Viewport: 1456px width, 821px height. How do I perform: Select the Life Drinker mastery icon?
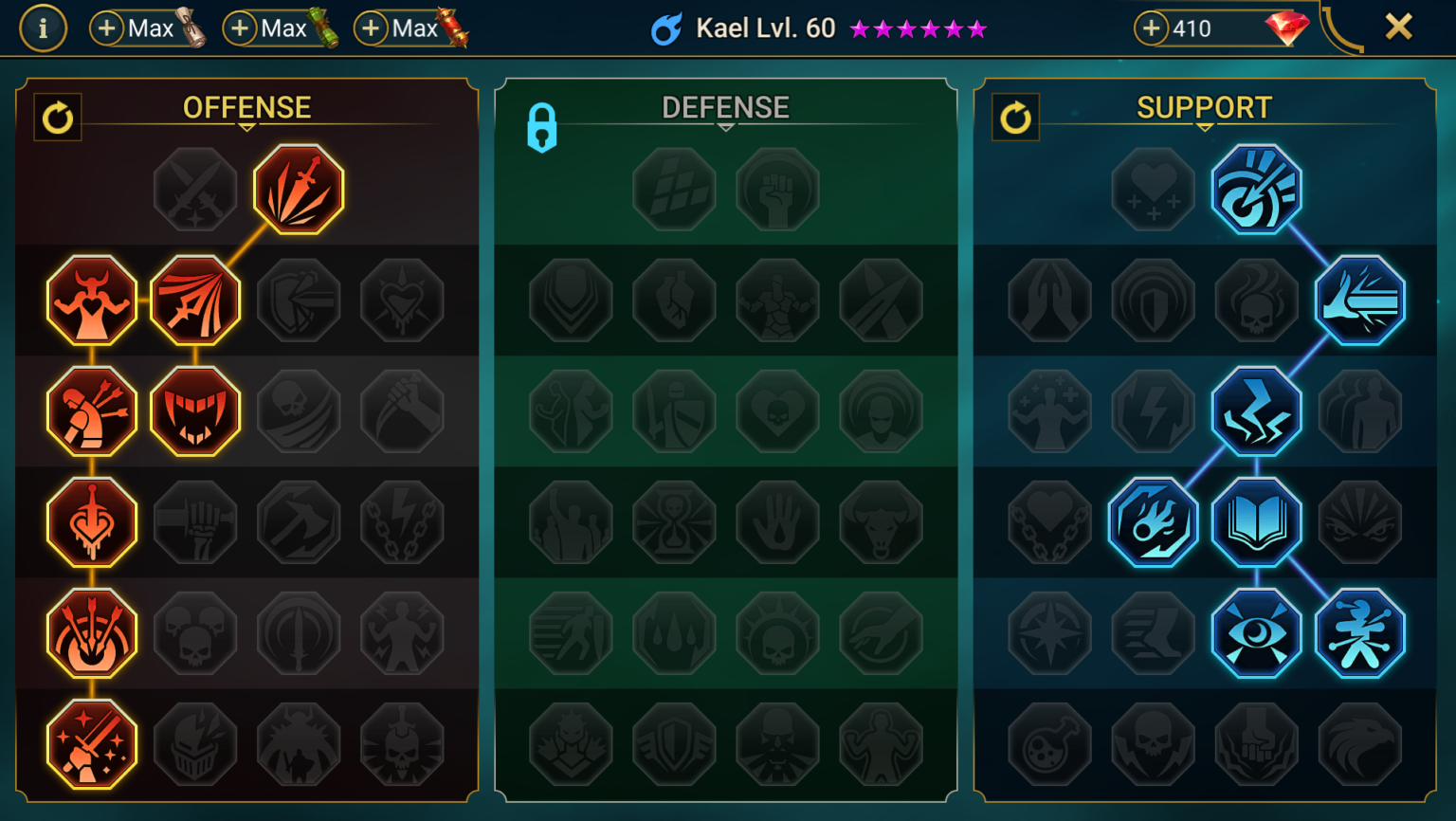(91, 521)
